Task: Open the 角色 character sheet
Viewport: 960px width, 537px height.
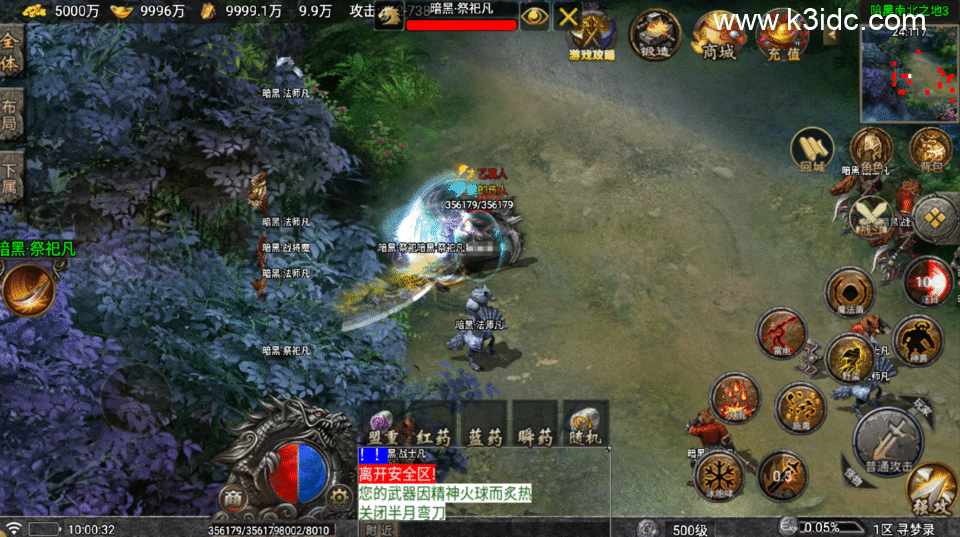Action: click(871, 152)
